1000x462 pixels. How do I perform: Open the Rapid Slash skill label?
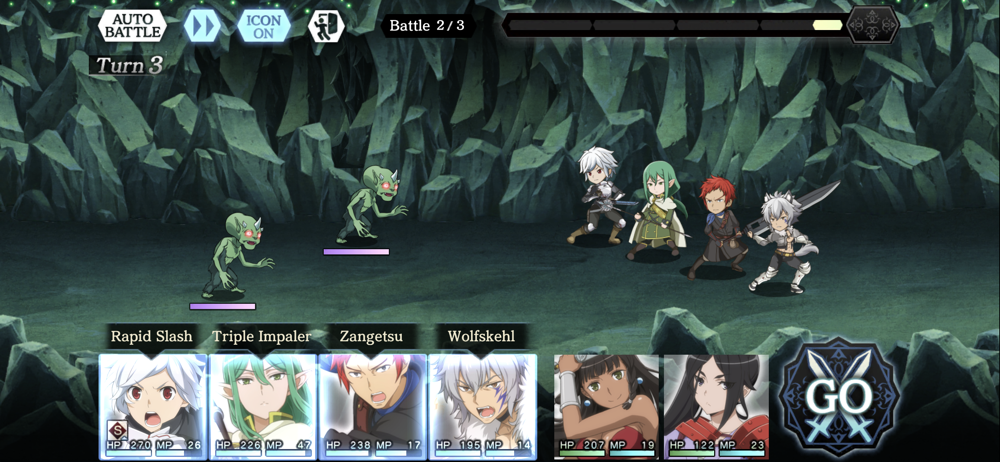(151, 337)
